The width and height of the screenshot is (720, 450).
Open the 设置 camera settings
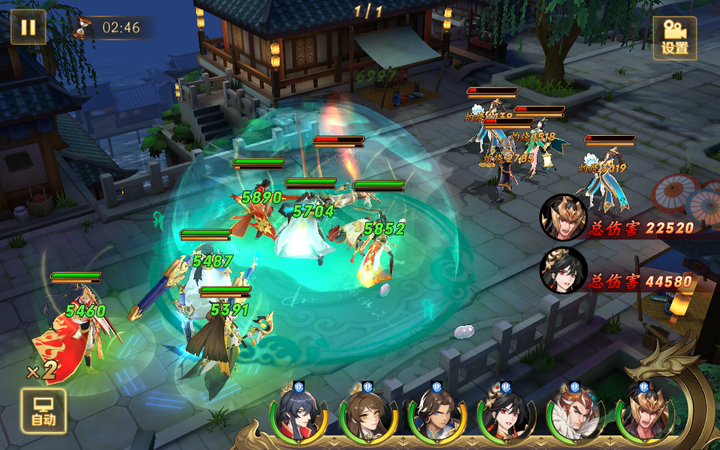(x=675, y=38)
